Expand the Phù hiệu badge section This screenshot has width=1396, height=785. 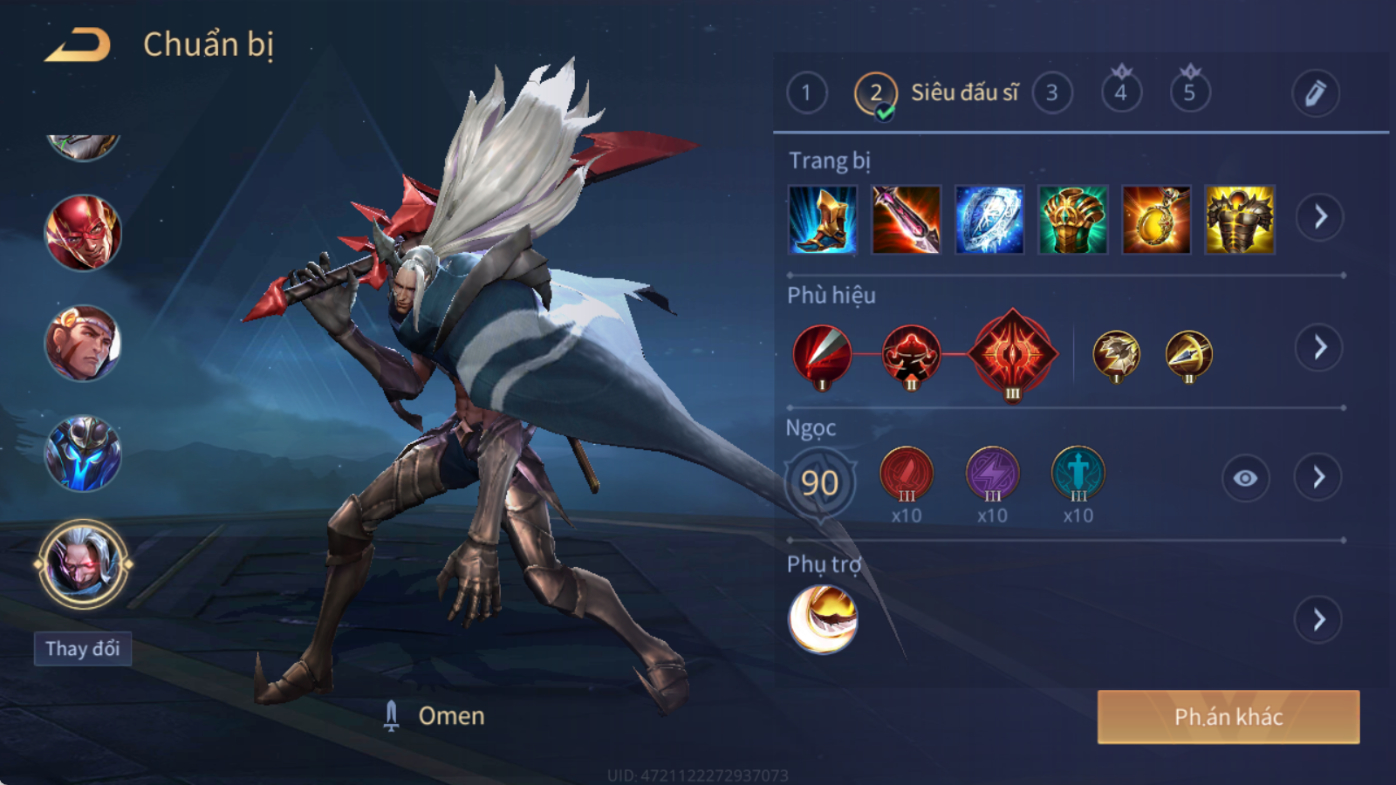point(1319,347)
